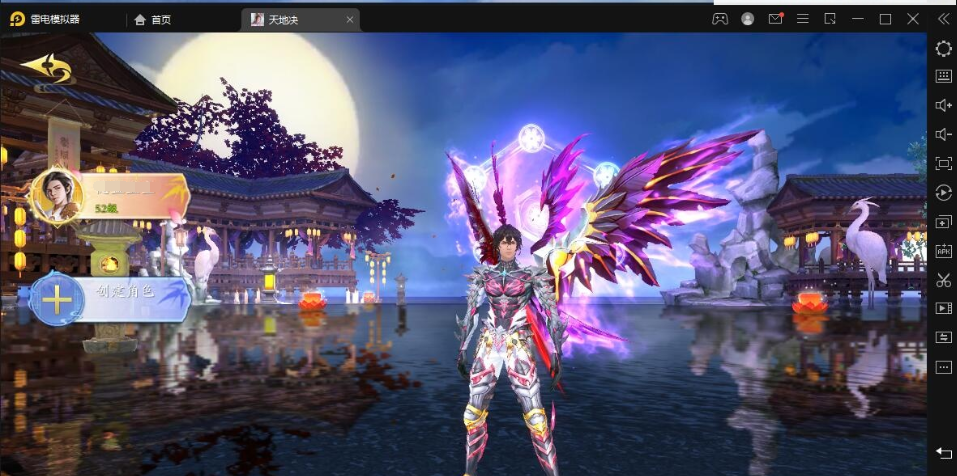This screenshot has width=957, height=476.
Task: Go back using the golden arrow
Action: 45,68
